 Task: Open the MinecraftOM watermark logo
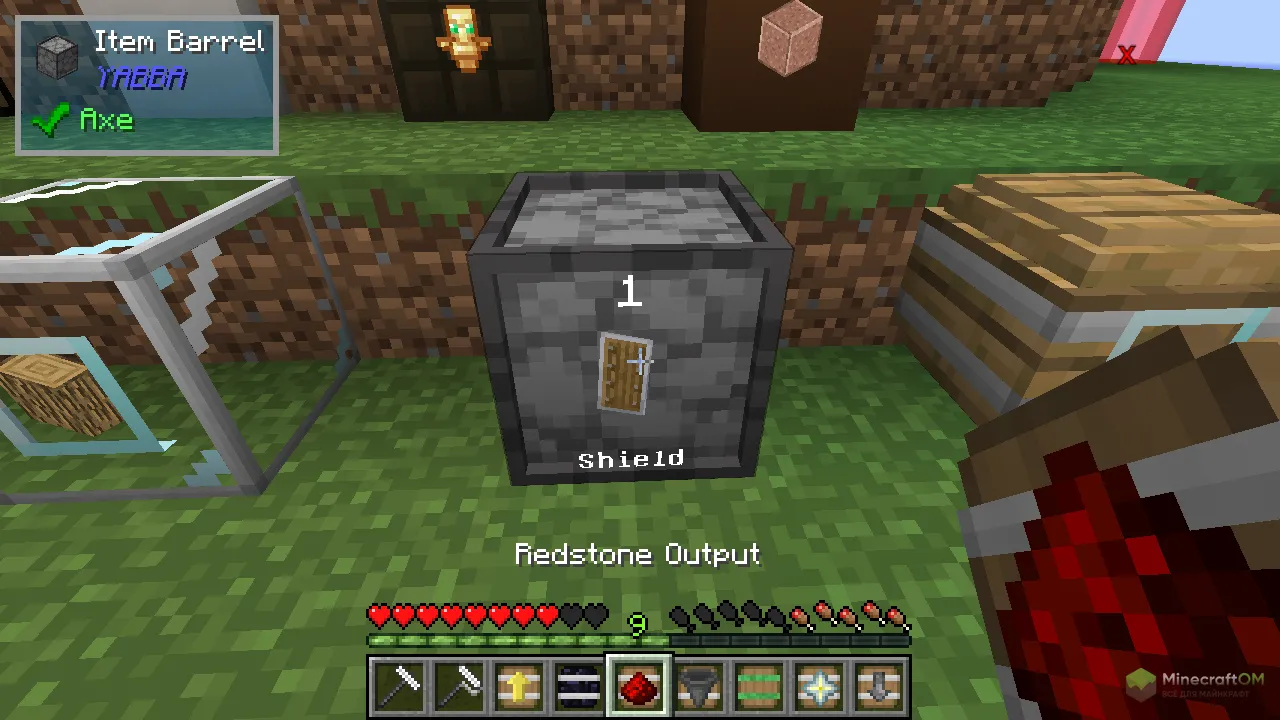click(x=1196, y=685)
